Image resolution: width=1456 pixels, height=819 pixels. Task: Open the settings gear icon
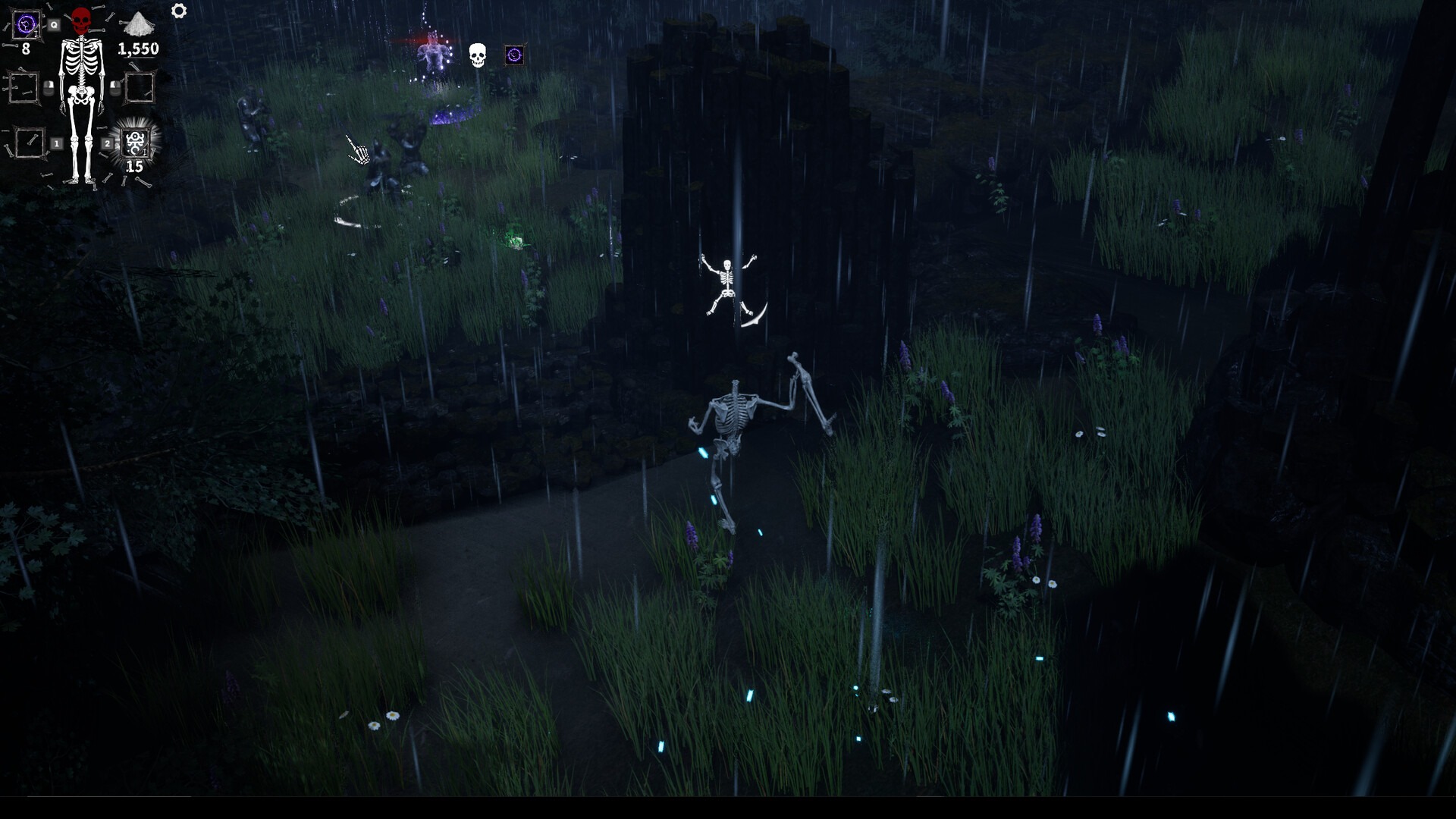click(x=178, y=11)
